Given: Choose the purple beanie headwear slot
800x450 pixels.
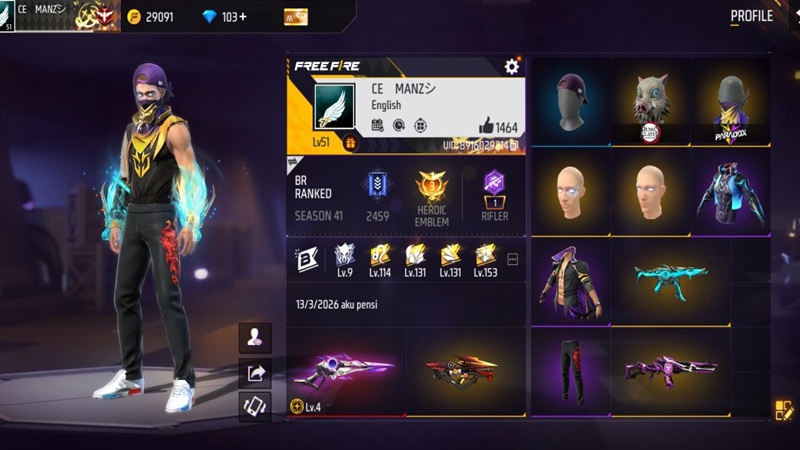Looking at the screenshot, I should pos(570,102).
